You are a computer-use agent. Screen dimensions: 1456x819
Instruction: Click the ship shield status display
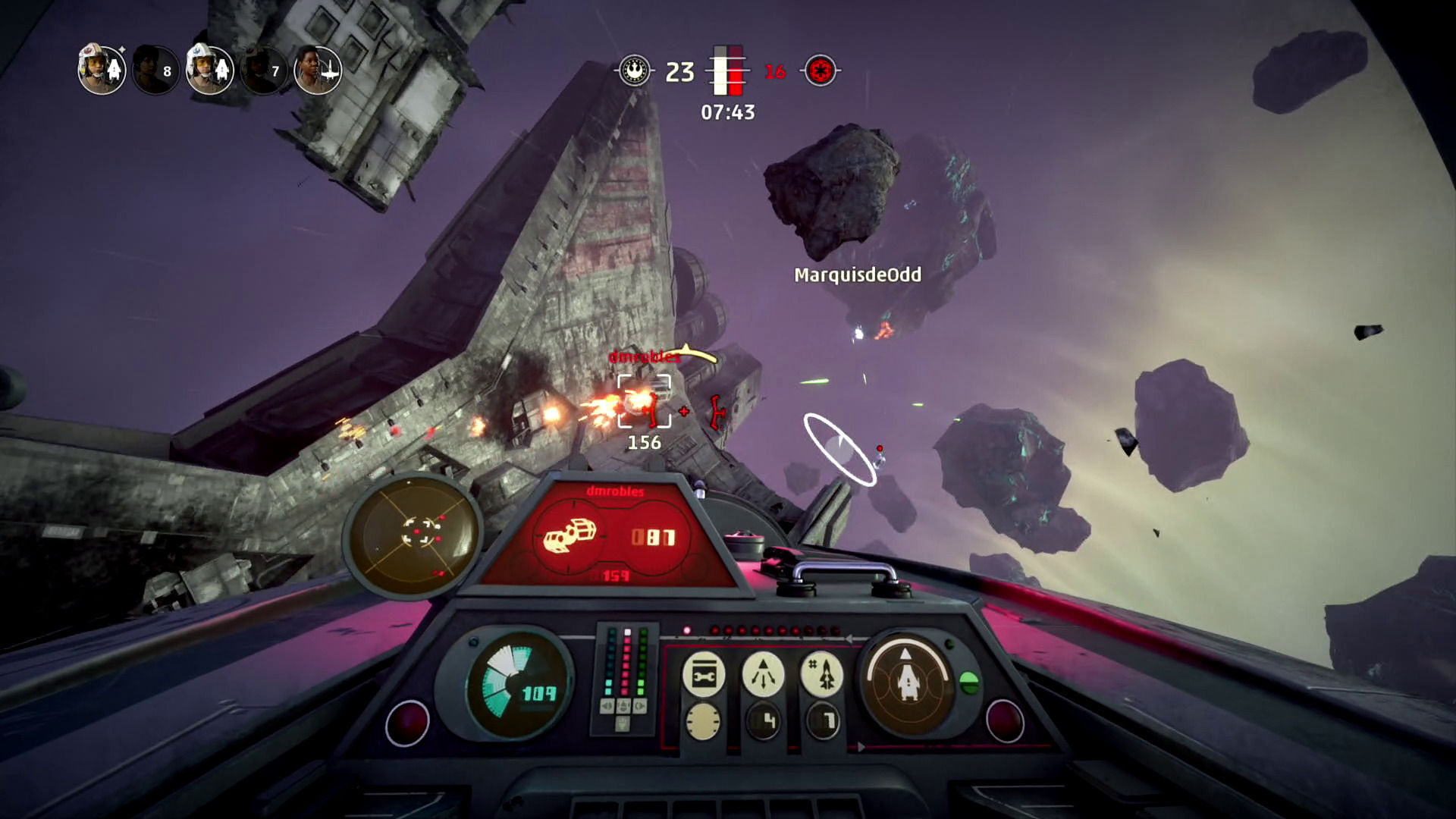[907, 679]
